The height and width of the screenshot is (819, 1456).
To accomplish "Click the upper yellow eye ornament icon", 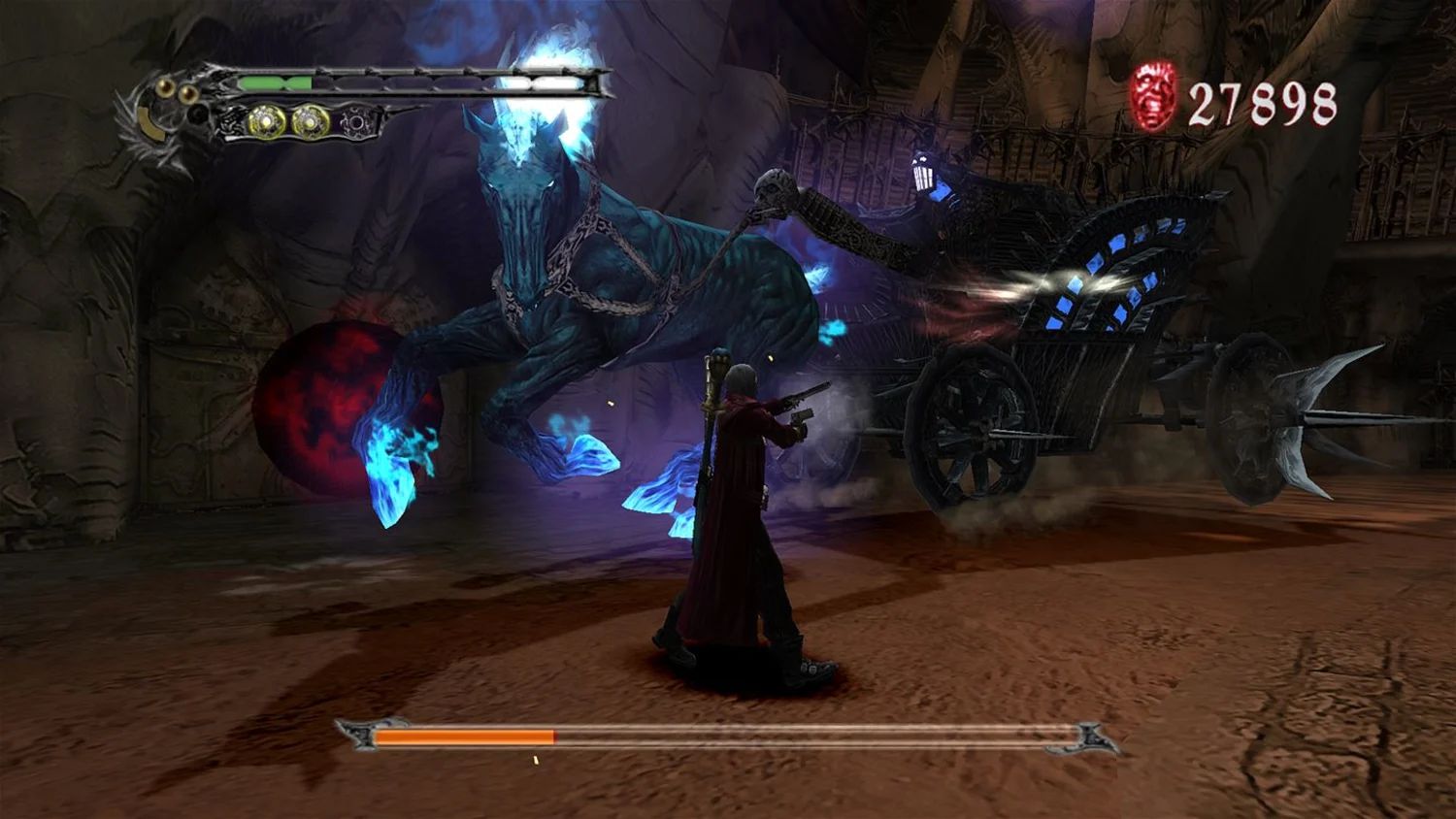I will coord(165,85).
